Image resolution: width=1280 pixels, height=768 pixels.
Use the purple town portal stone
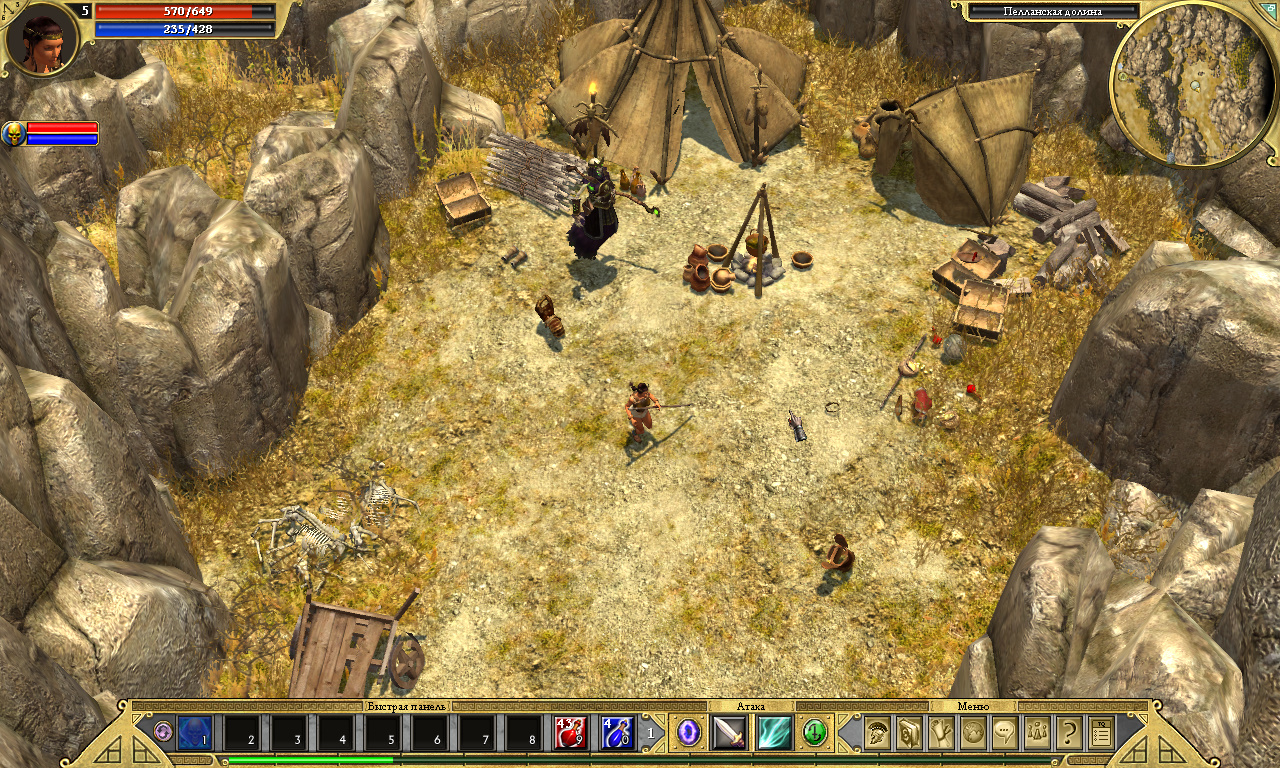[x=689, y=733]
